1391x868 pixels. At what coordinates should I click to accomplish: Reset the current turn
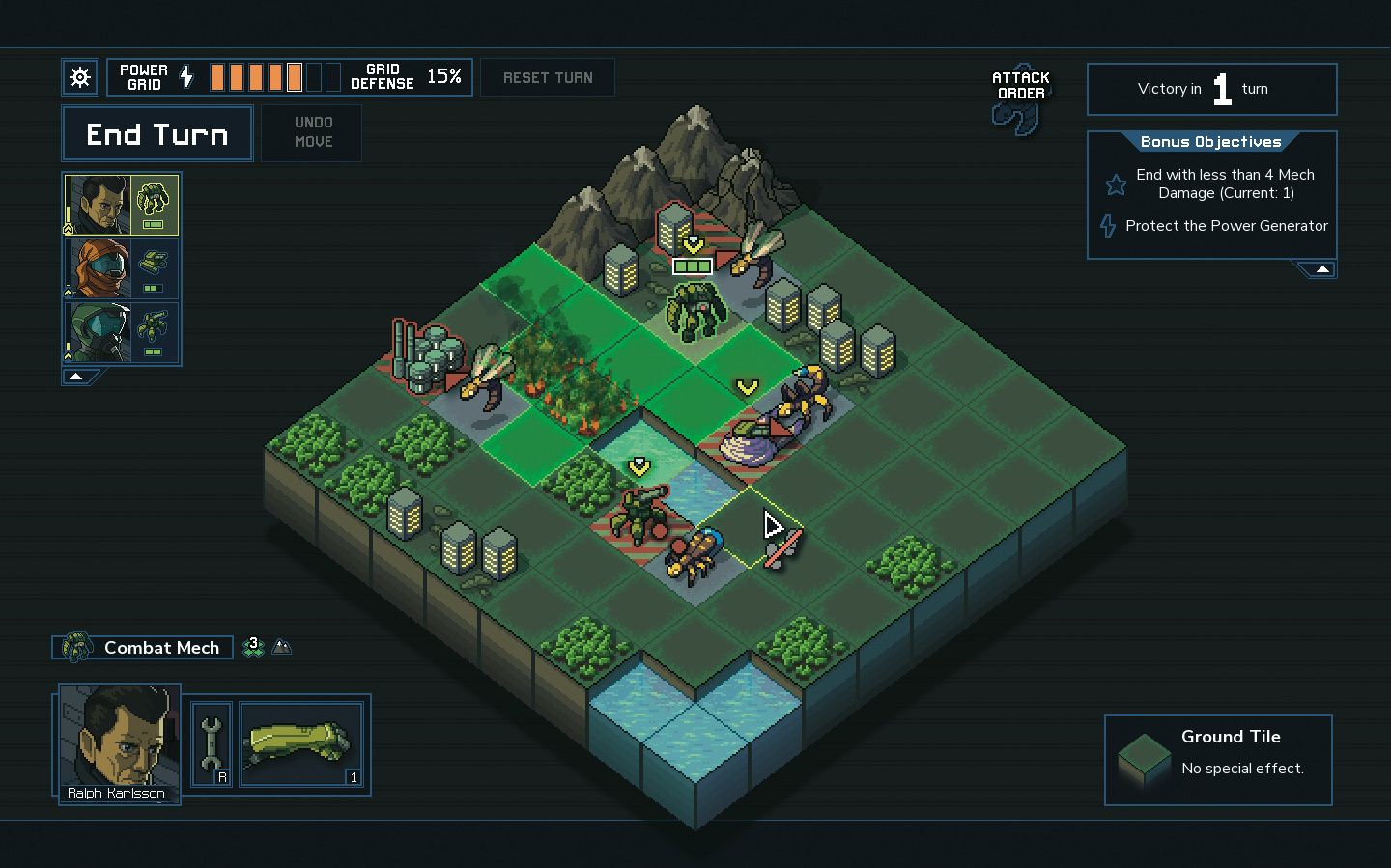548,78
